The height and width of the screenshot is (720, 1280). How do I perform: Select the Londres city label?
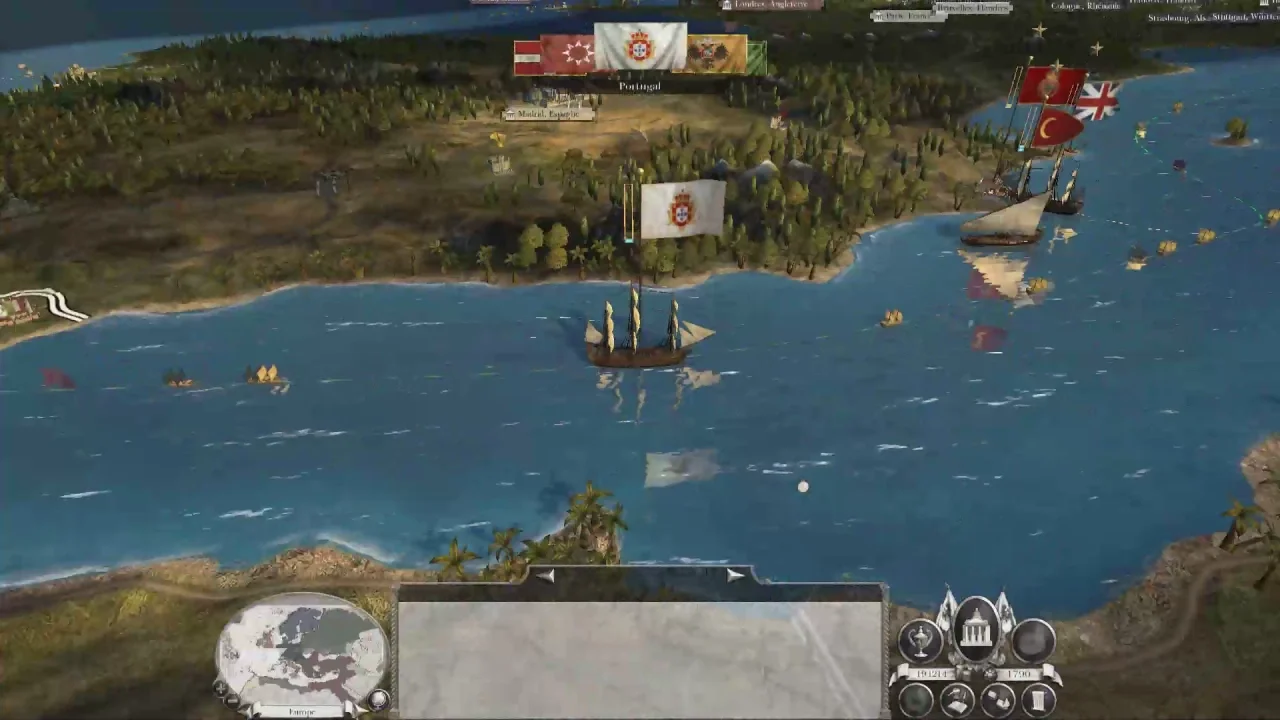click(x=772, y=5)
